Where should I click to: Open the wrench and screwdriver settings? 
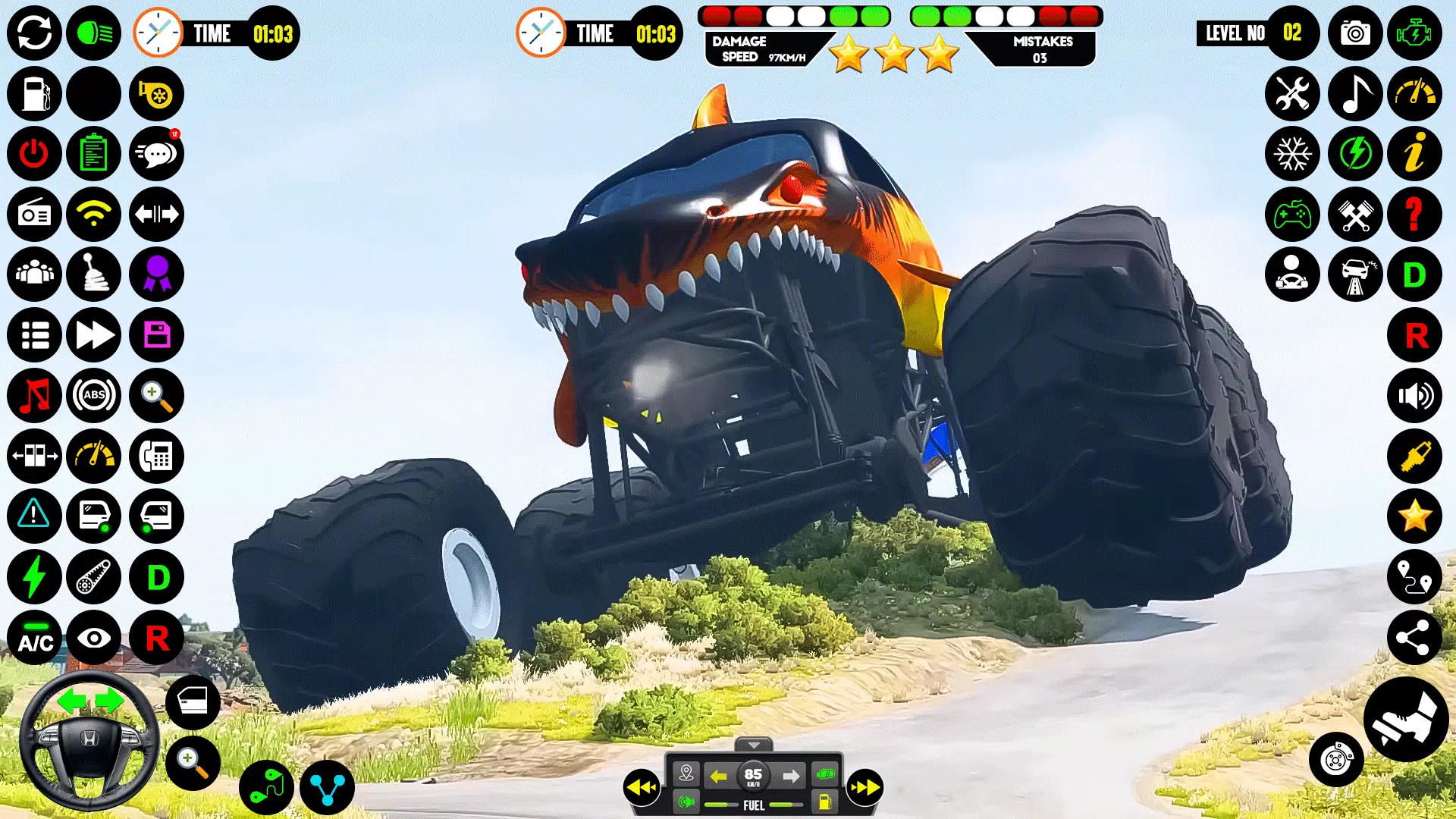pyautogui.click(x=1292, y=94)
